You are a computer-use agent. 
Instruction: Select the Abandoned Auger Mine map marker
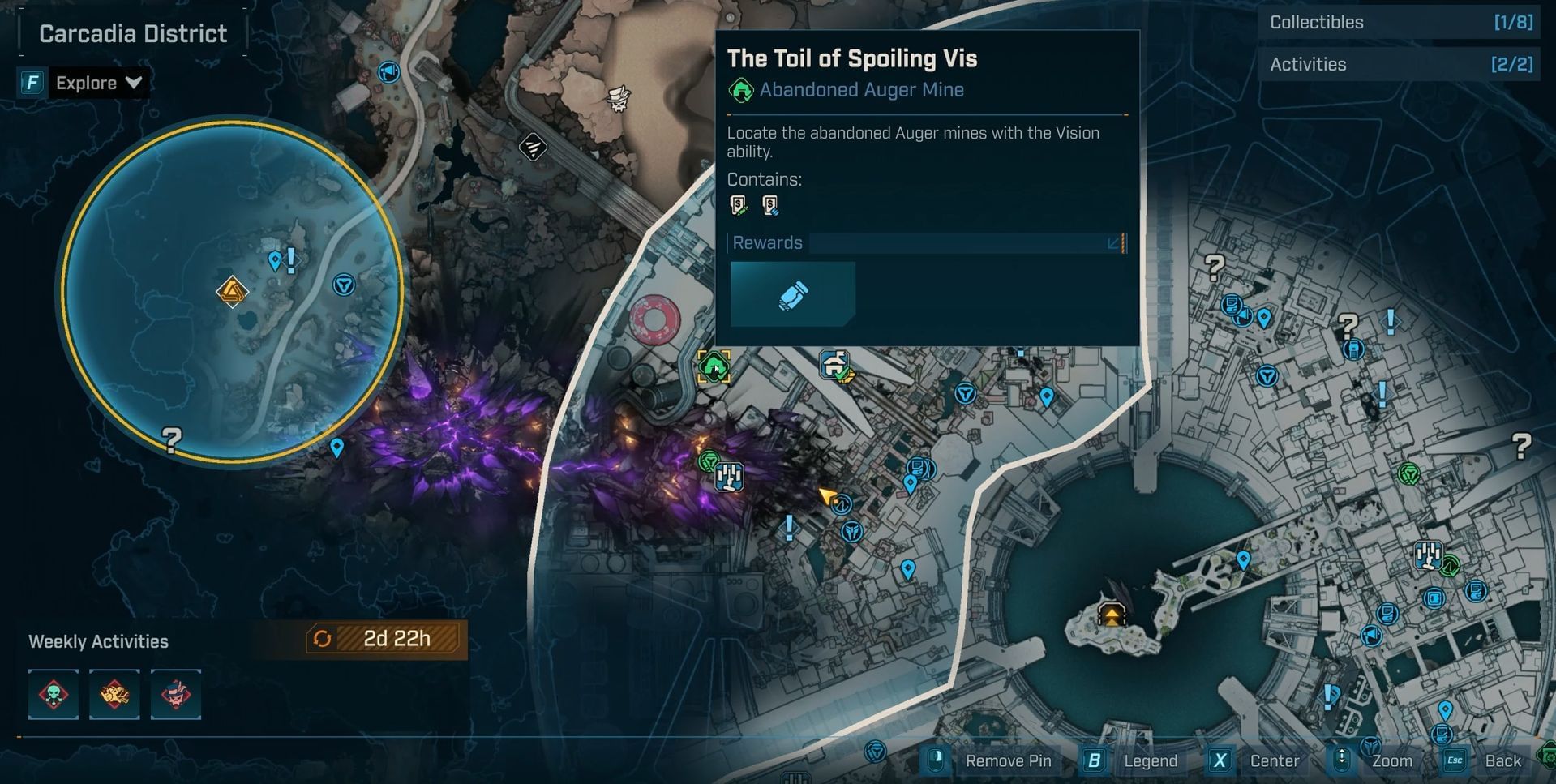point(714,367)
